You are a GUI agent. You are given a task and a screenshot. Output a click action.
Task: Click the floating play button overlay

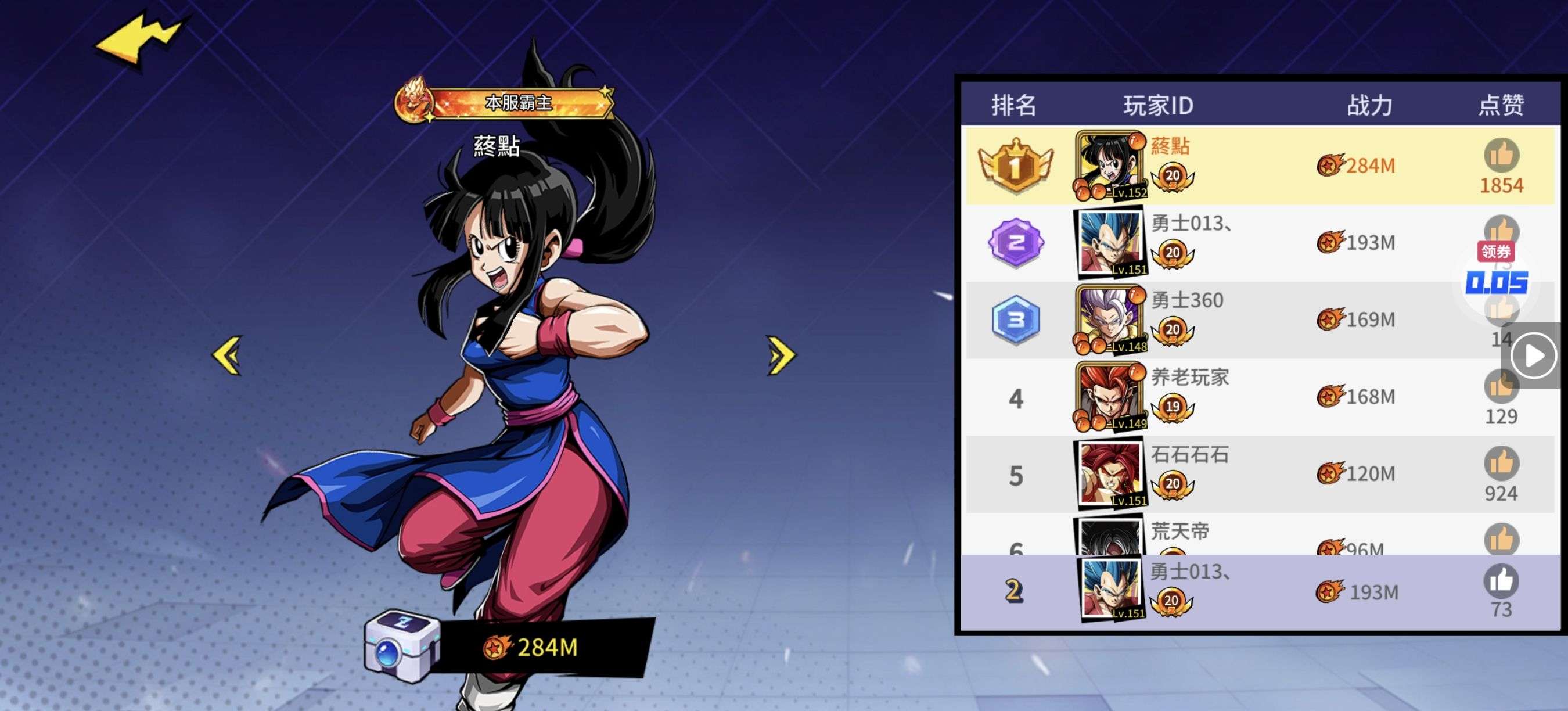point(1533,355)
